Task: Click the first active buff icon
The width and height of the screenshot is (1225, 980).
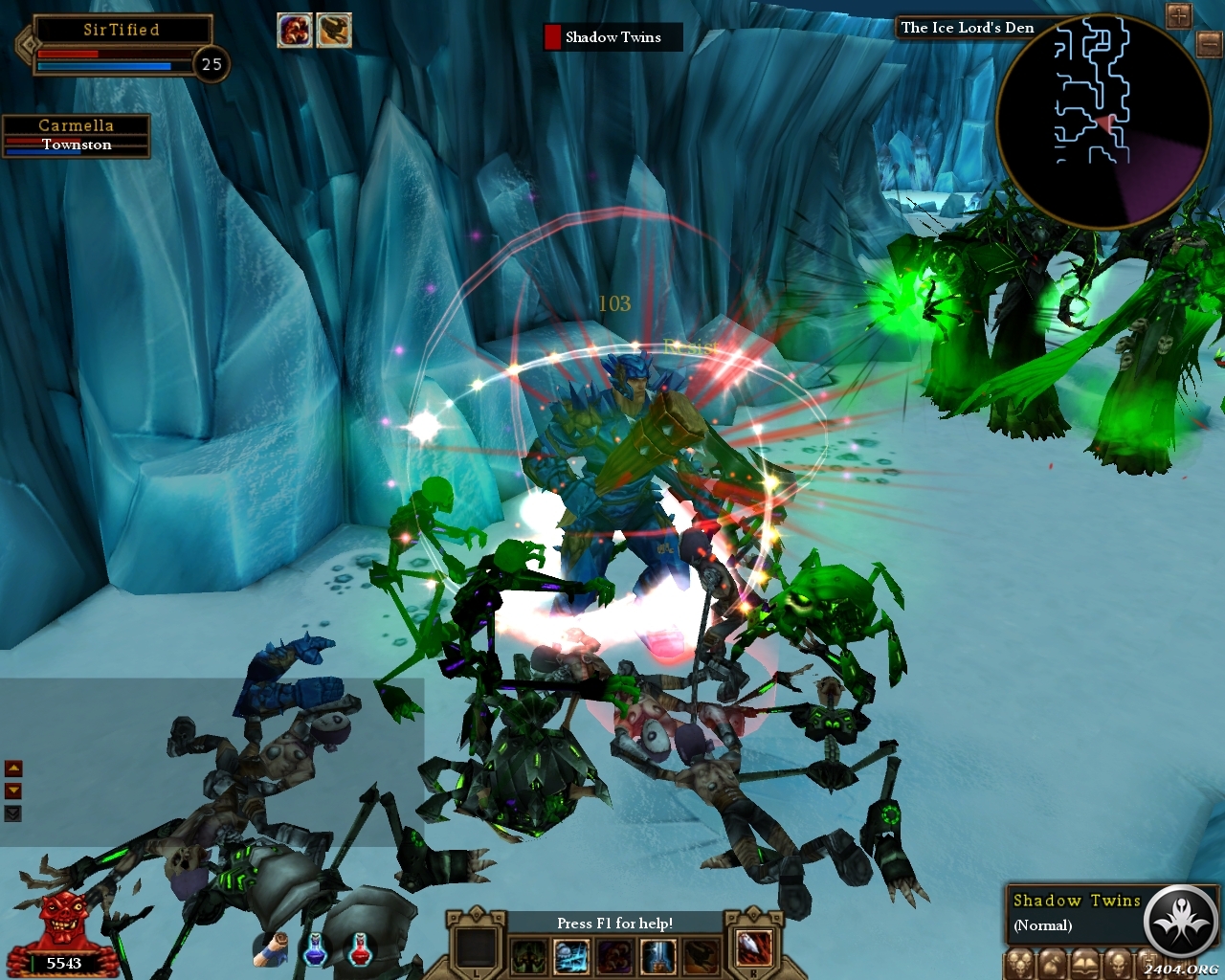Action: [x=294, y=31]
